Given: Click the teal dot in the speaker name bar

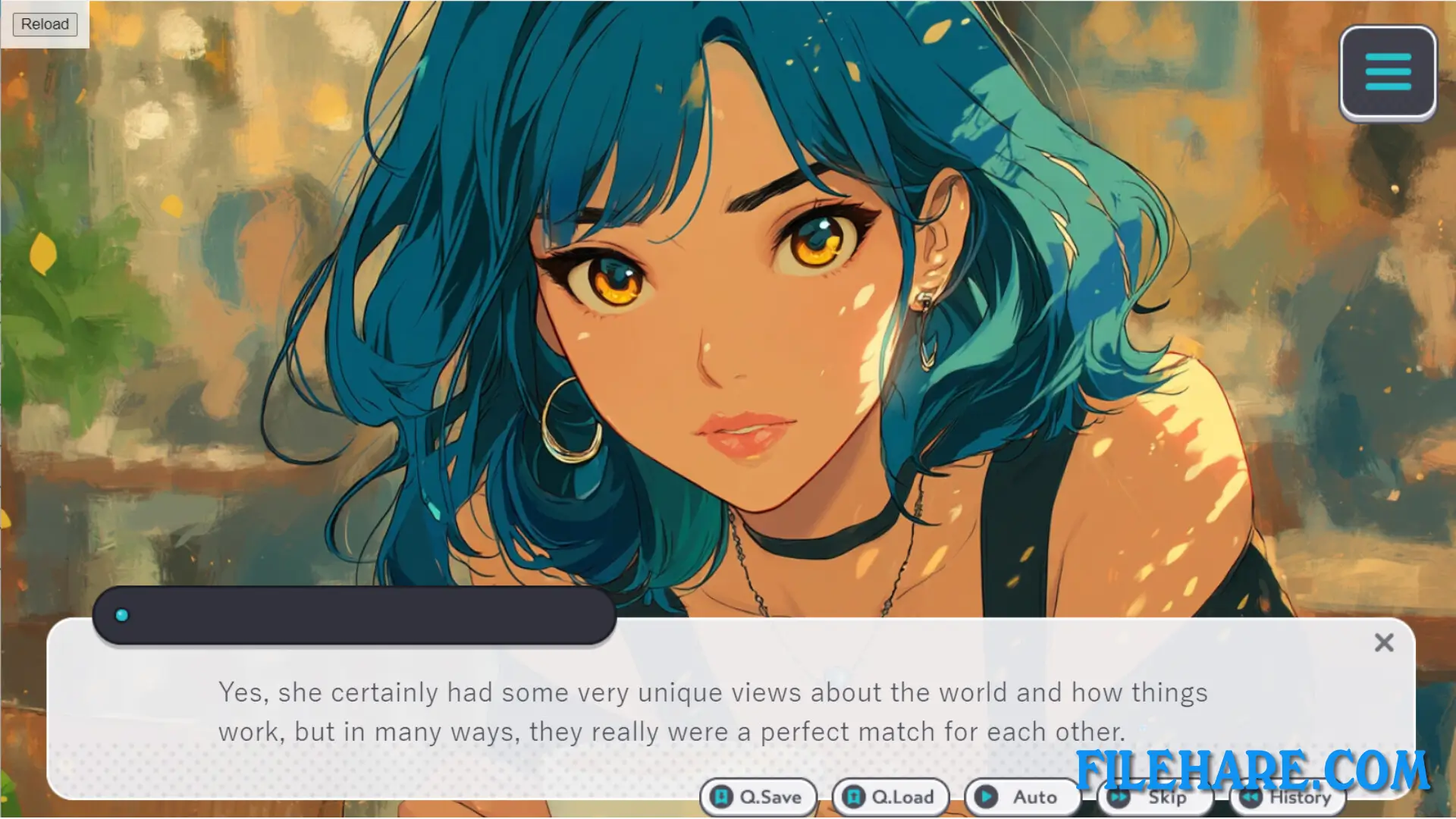Looking at the screenshot, I should click(x=121, y=616).
